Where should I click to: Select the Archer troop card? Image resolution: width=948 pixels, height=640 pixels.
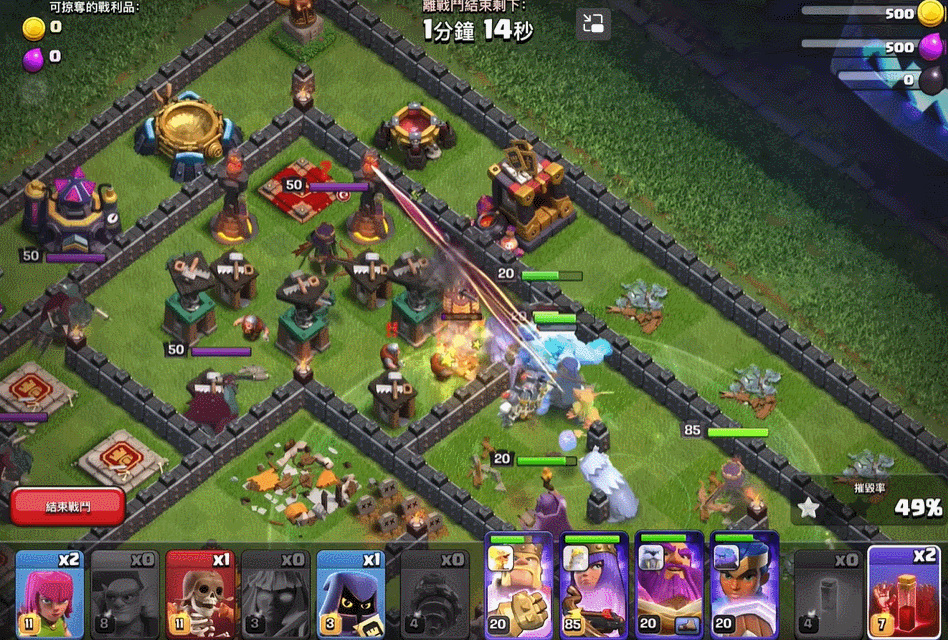[x=50, y=594]
